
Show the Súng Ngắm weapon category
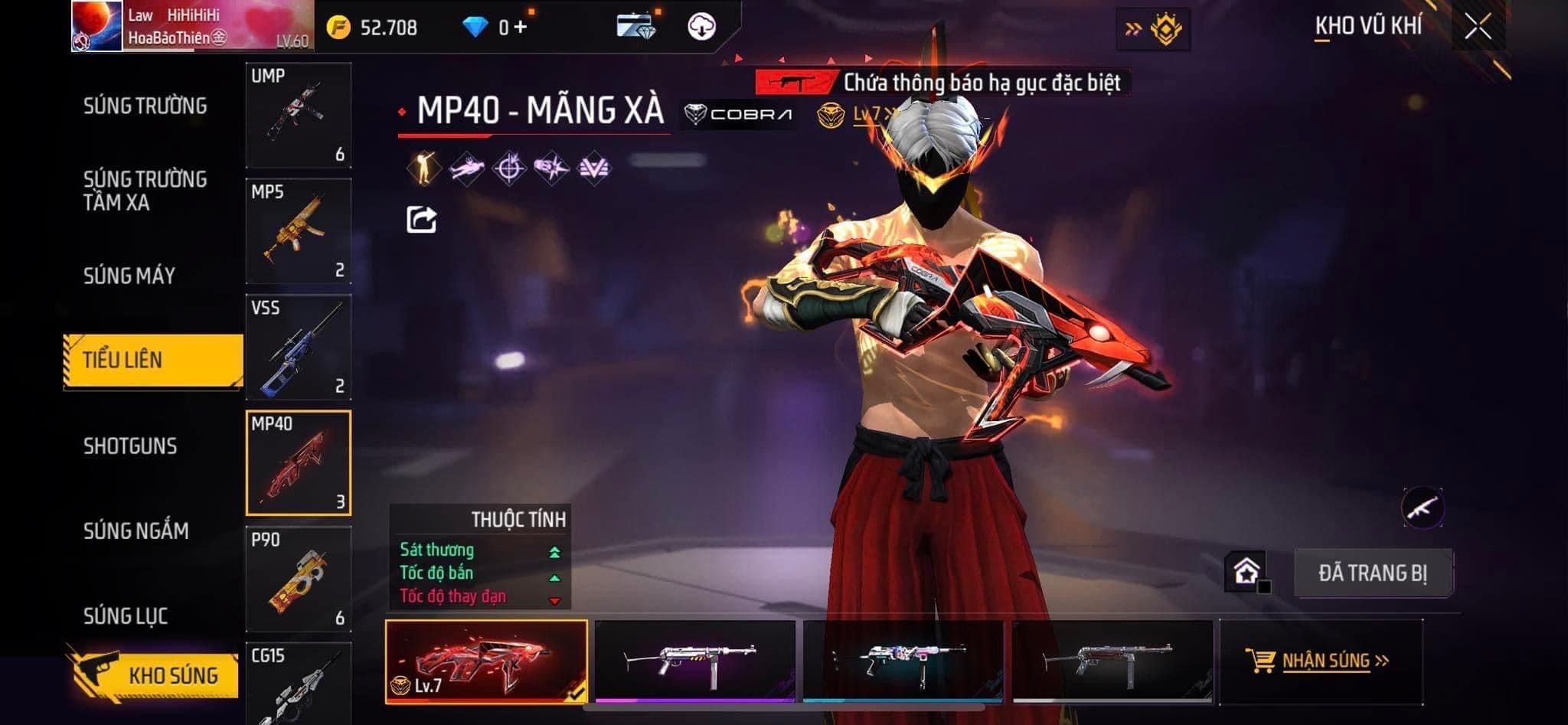(136, 531)
